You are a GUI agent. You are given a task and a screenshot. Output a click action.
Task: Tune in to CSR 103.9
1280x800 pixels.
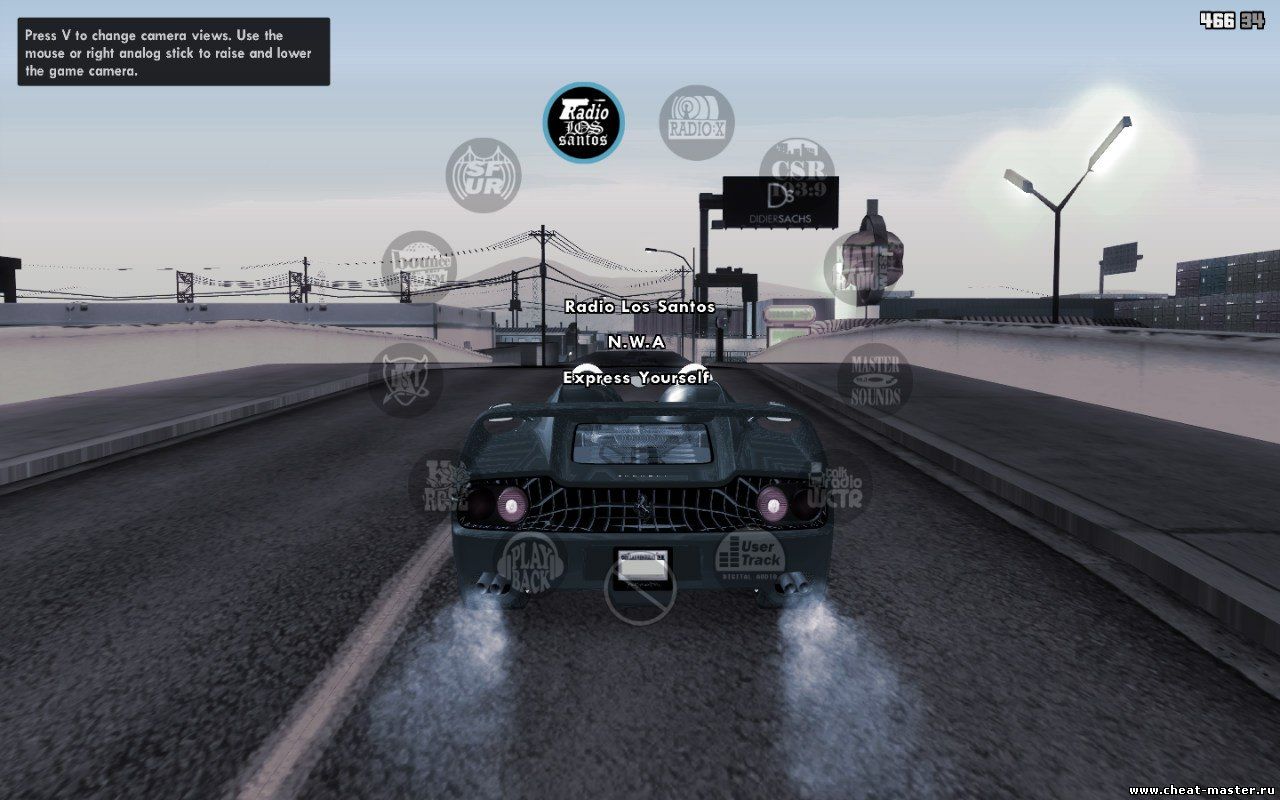(x=796, y=170)
